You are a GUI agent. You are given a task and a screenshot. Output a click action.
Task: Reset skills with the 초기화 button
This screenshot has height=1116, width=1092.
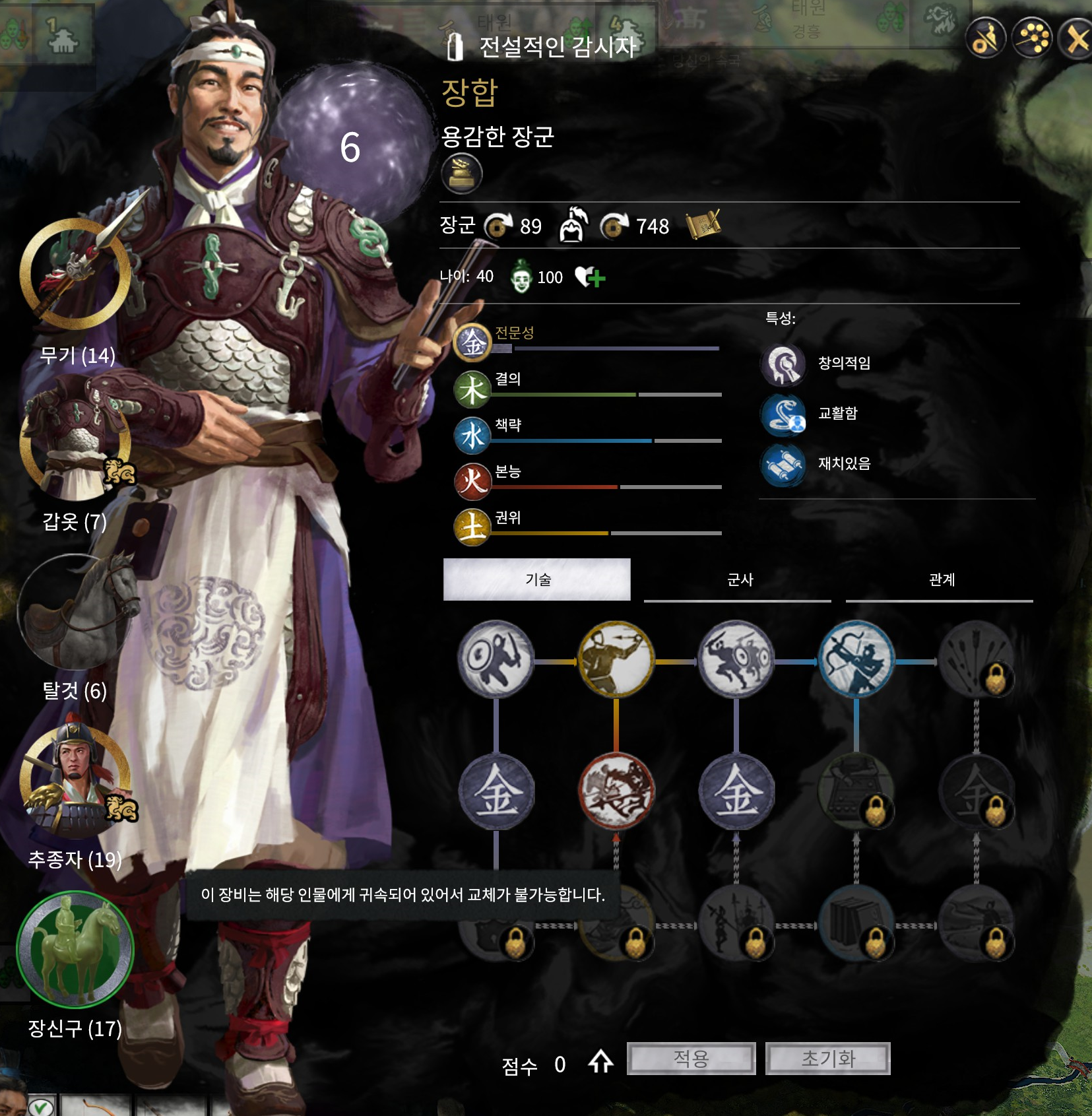click(827, 1059)
